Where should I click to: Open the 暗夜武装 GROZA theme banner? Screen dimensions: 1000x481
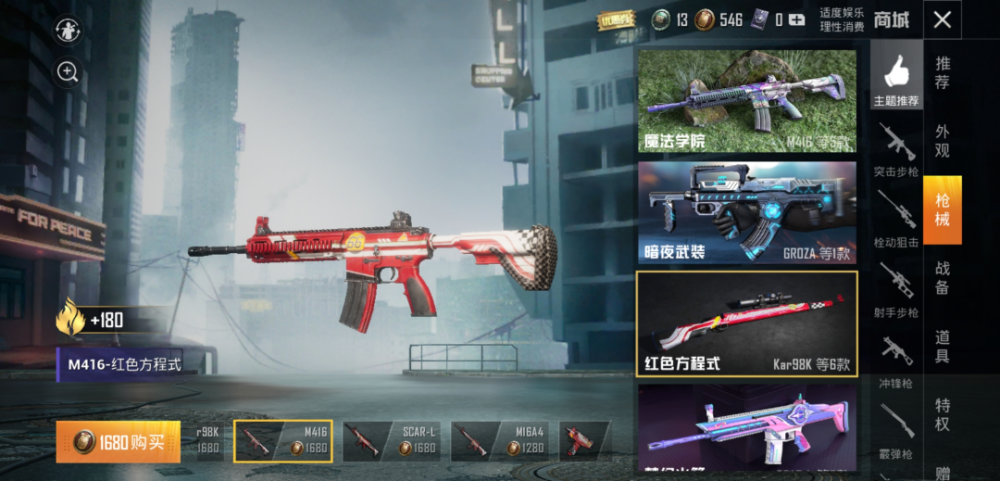point(747,212)
